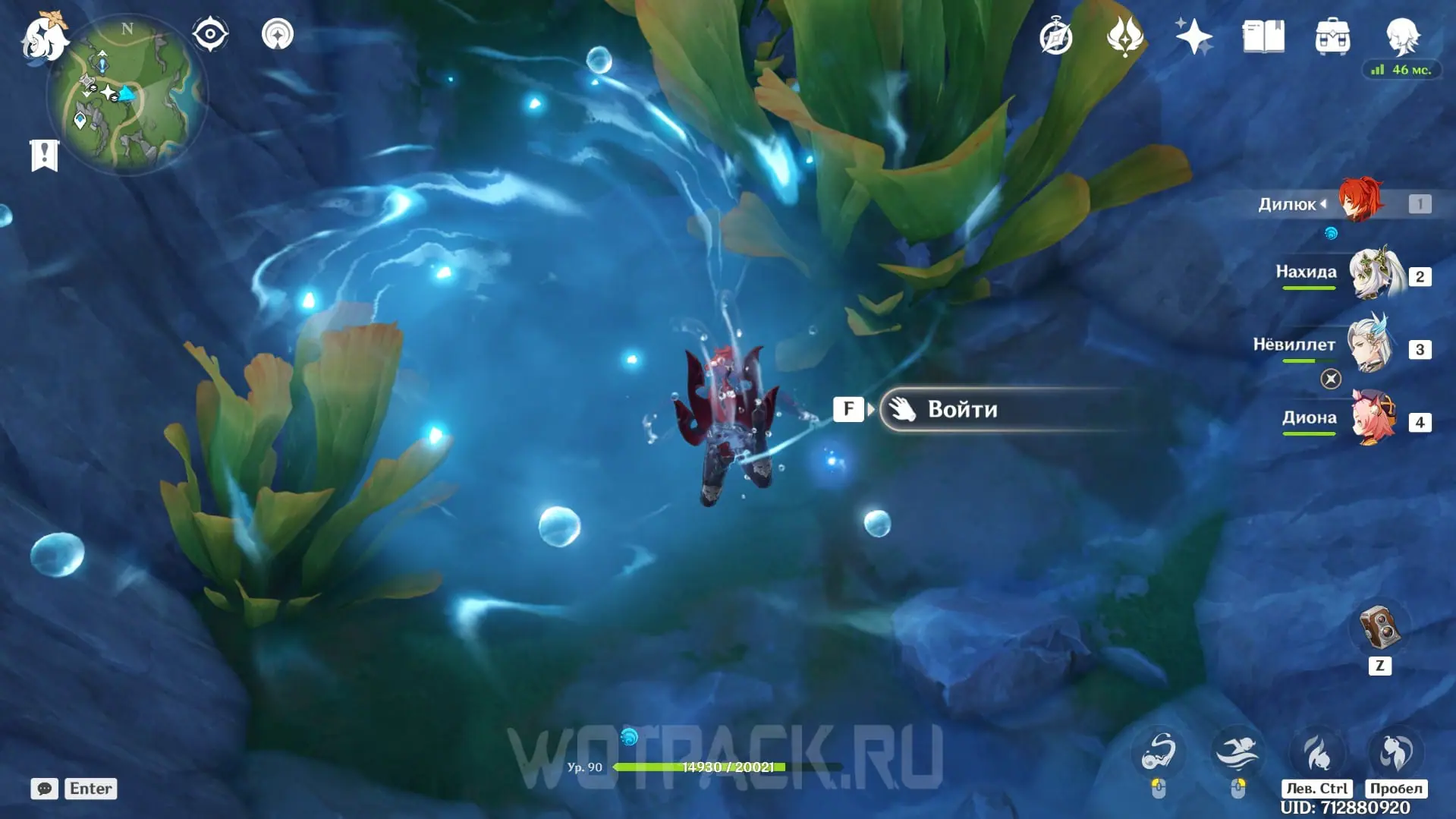Open the events flame emblem icon
Screen dimensions: 1456x819
tap(1124, 36)
